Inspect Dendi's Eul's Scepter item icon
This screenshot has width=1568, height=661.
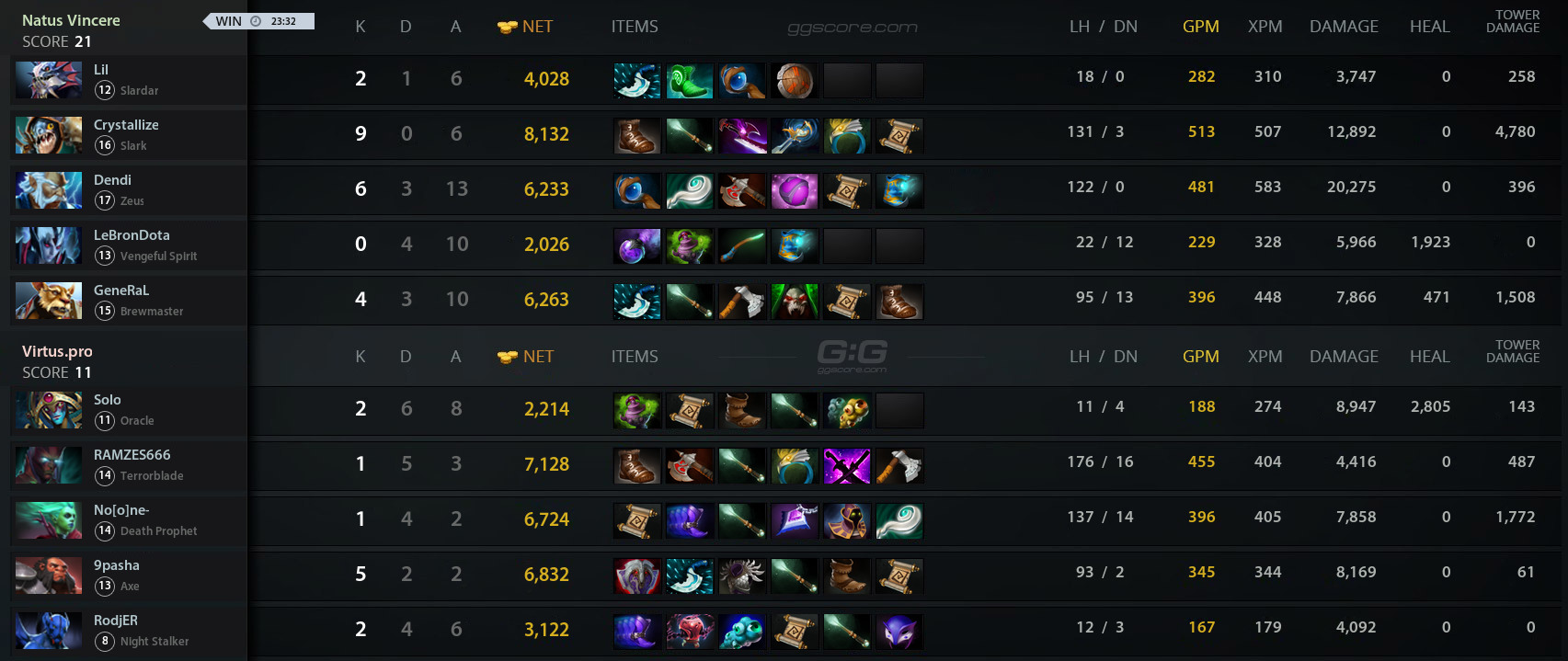690,191
